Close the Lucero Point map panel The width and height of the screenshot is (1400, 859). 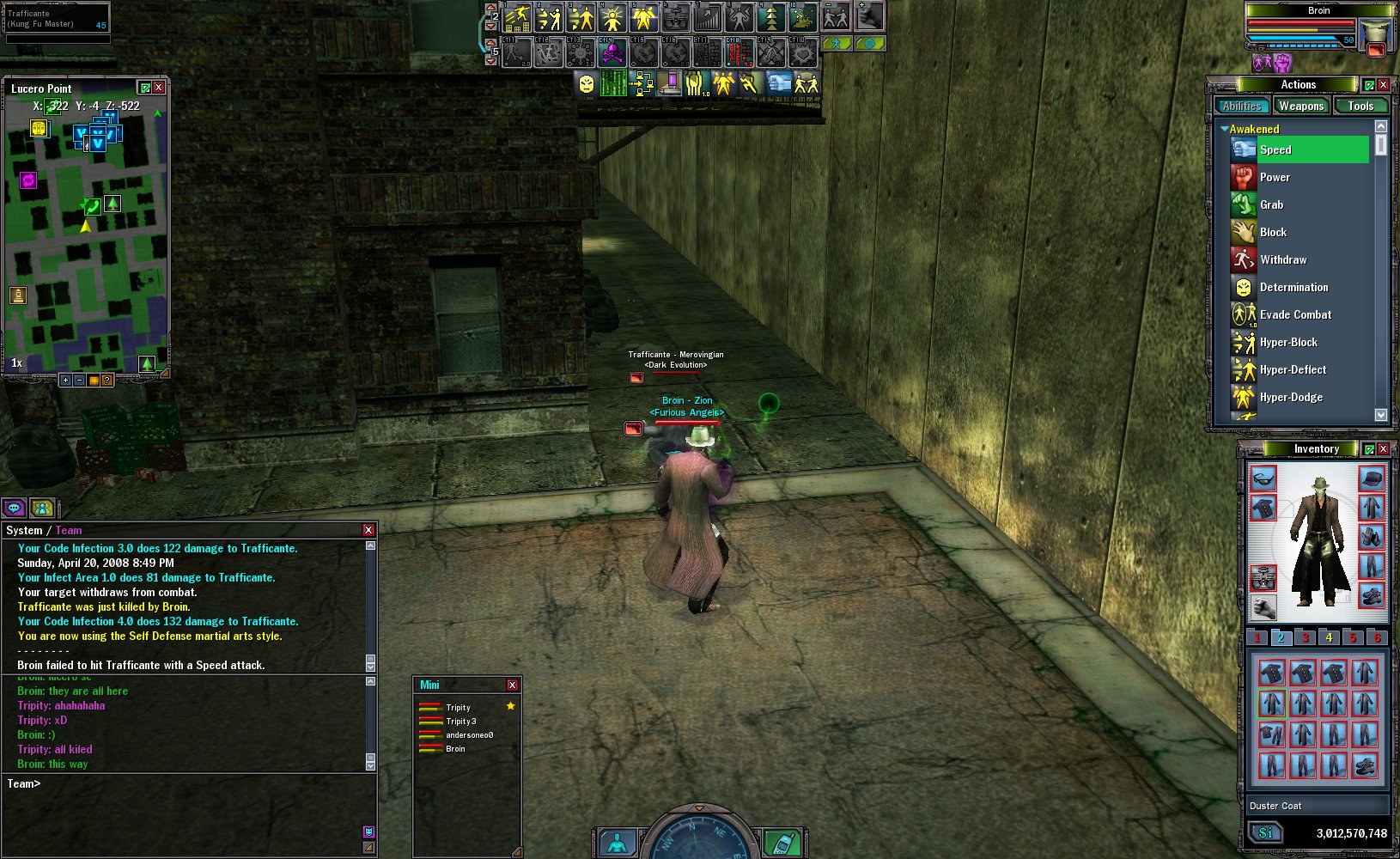tap(159, 88)
